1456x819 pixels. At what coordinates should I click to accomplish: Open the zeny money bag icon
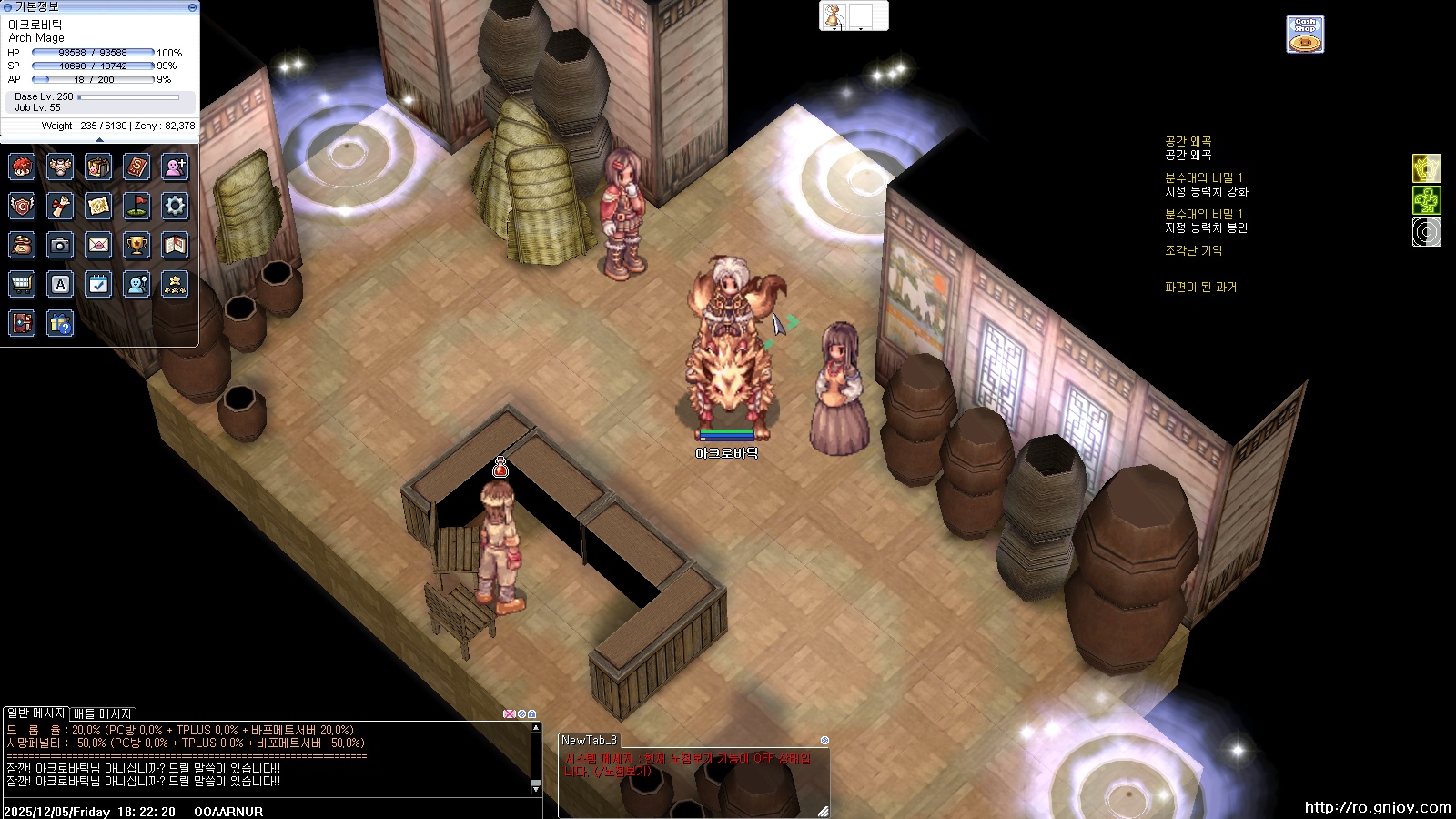(22, 245)
